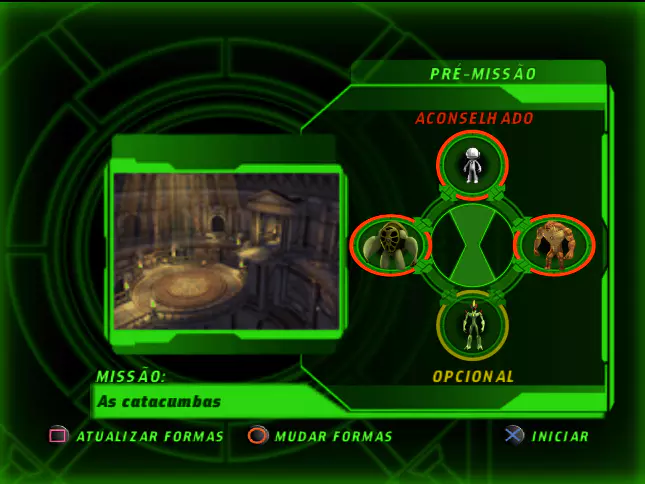Click the central Omnitrix hourglass symbol

(x=472, y=244)
